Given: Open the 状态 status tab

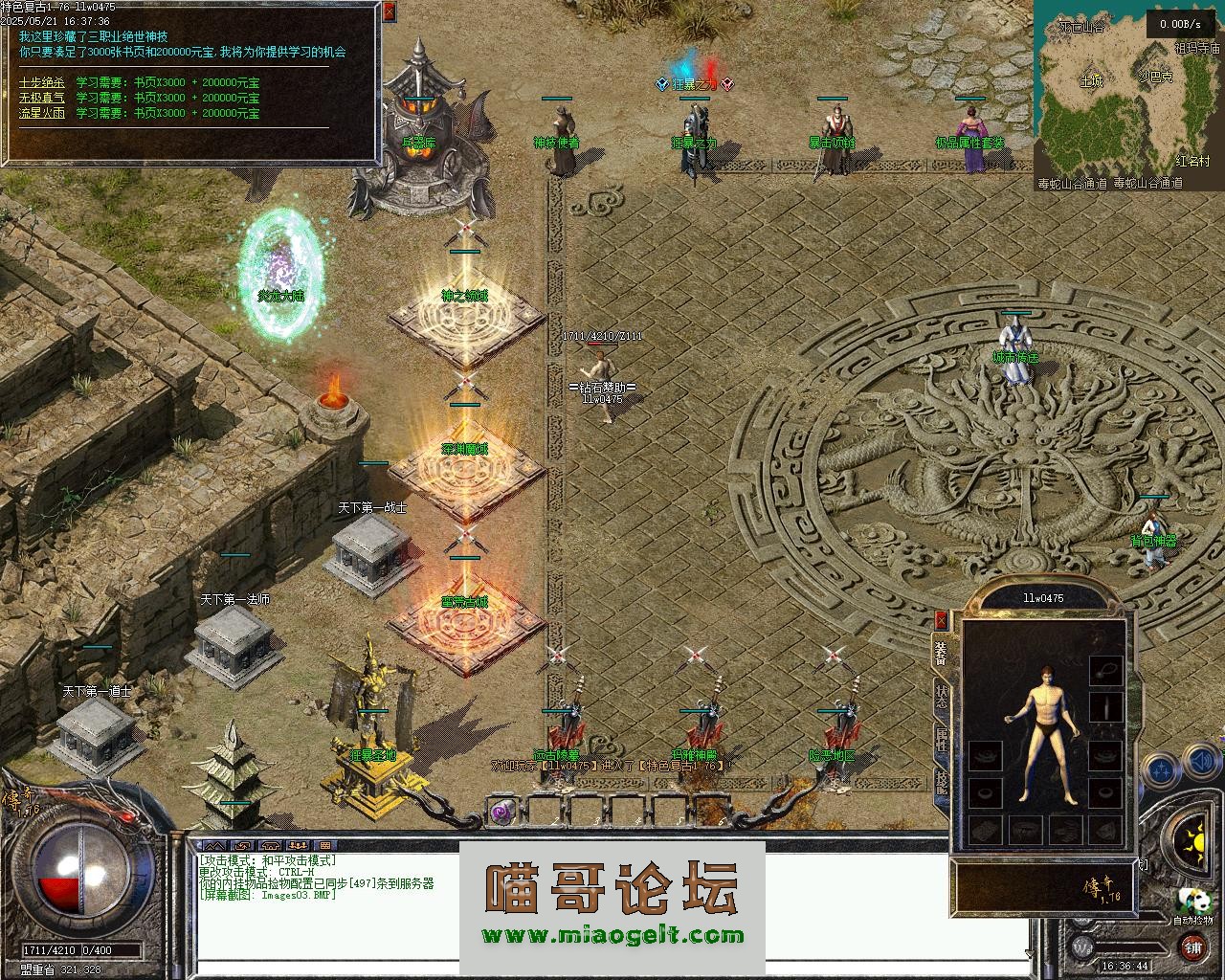Looking at the screenshot, I should pos(941,696).
